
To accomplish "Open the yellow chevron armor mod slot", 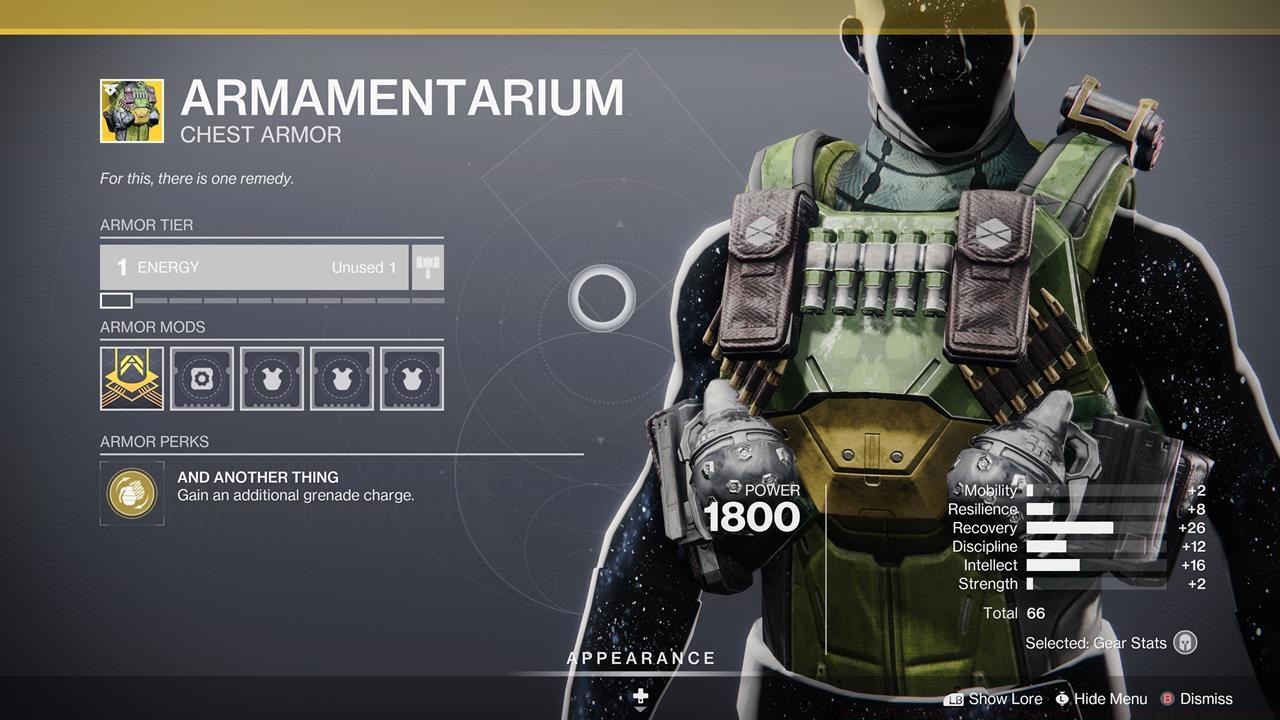I will pyautogui.click(x=132, y=379).
